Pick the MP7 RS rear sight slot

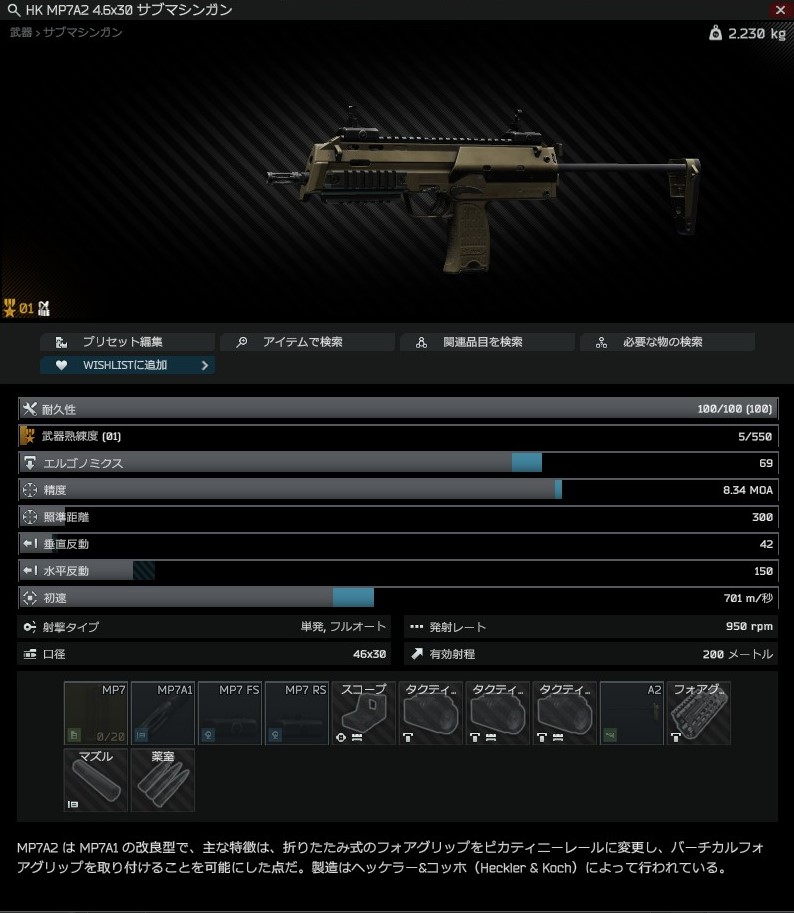click(x=297, y=713)
